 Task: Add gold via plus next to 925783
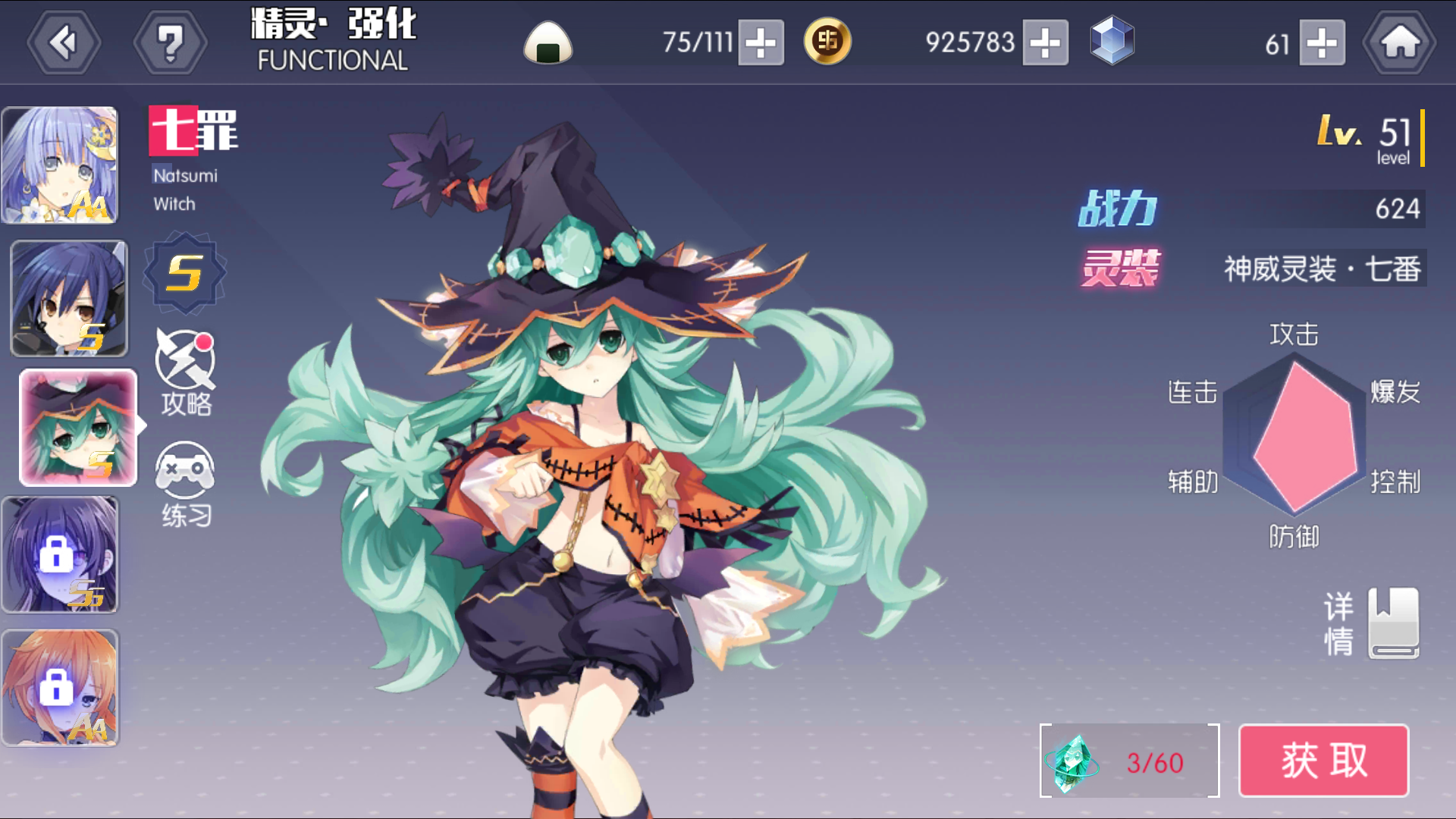1046,44
